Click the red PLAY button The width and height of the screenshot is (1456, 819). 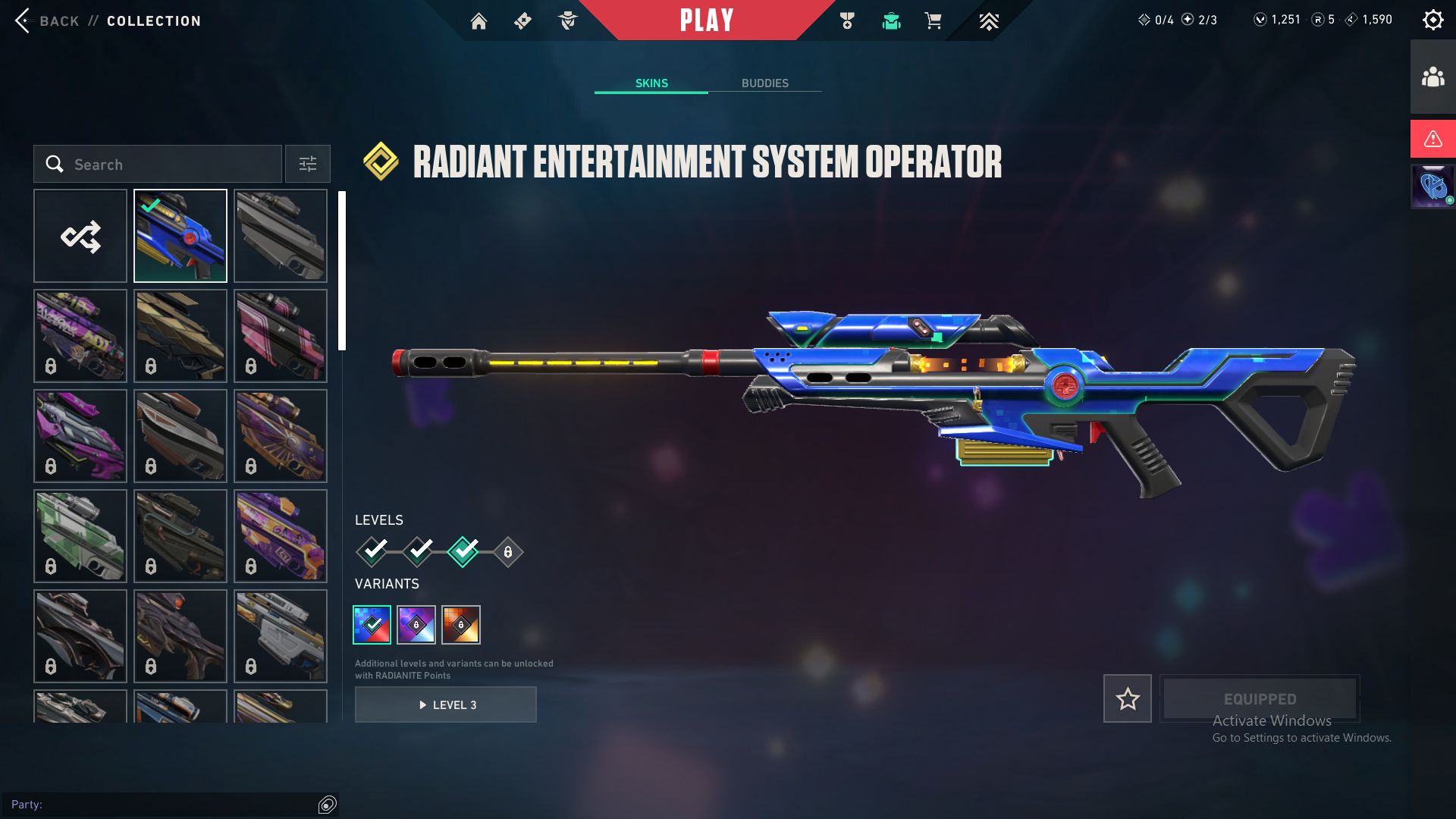tap(707, 20)
